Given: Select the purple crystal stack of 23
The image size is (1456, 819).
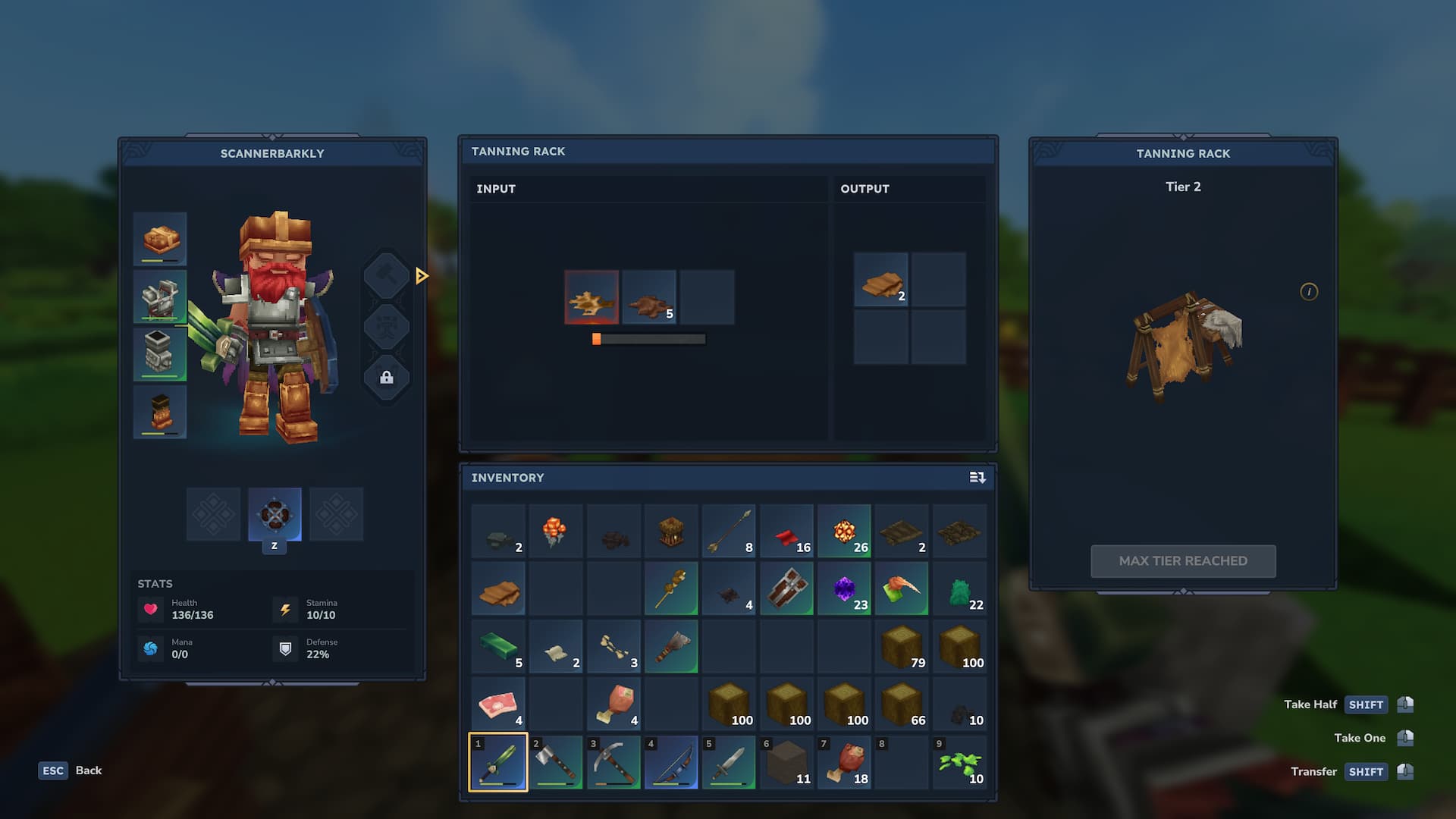Looking at the screenshot, I should pyautogui.click(x=844, y=589).
